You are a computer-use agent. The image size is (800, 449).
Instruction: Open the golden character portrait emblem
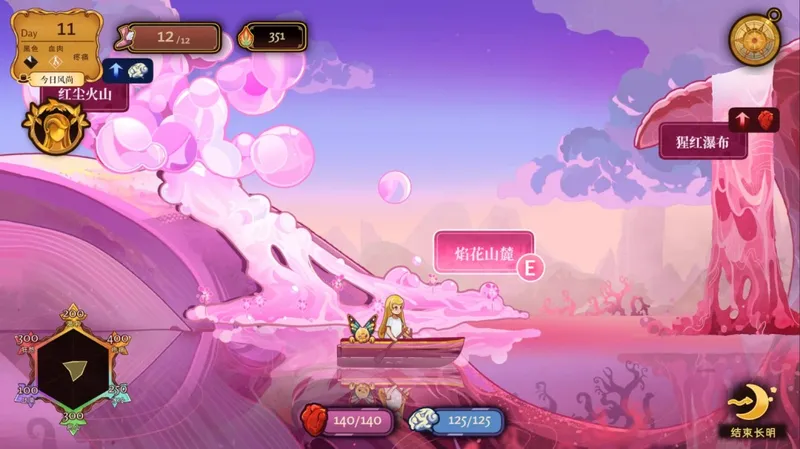[x=56, y=127]
